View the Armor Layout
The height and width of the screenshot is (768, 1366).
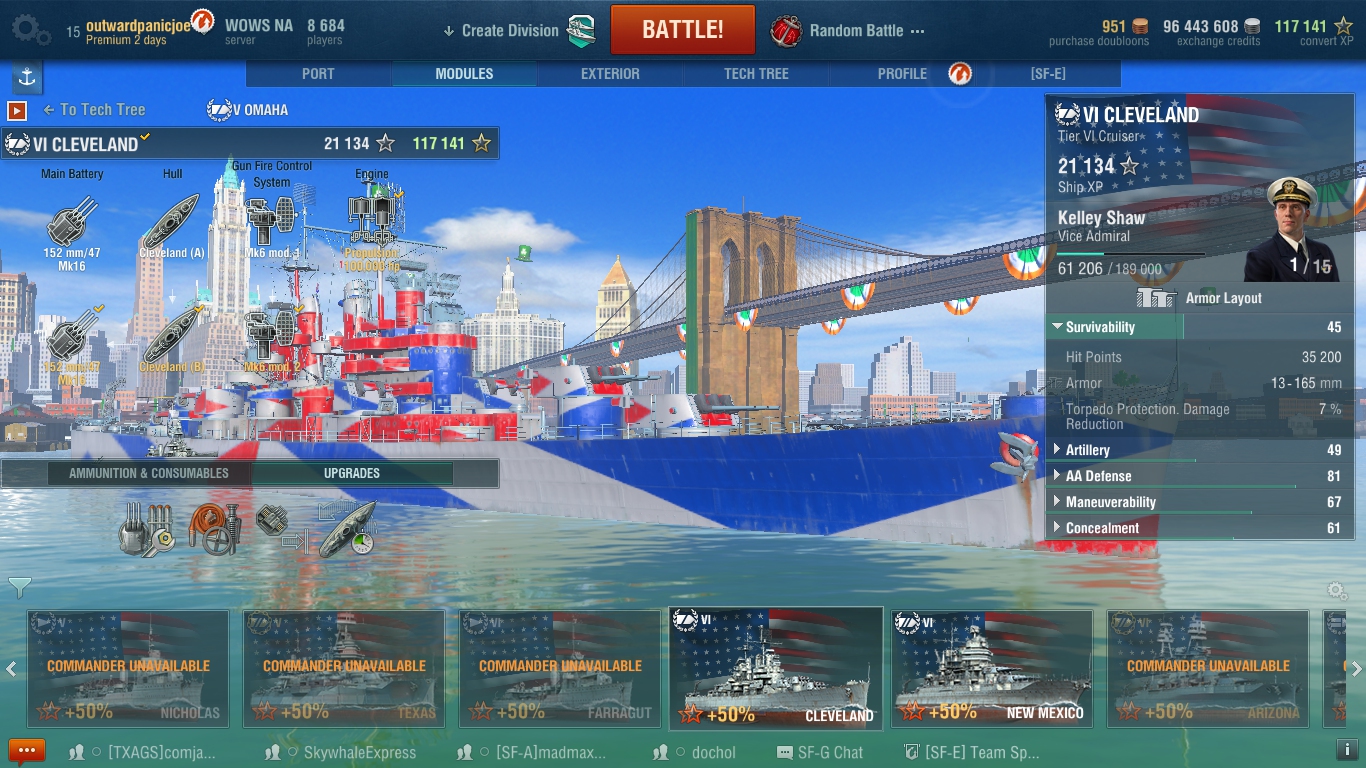(1200, 298)
